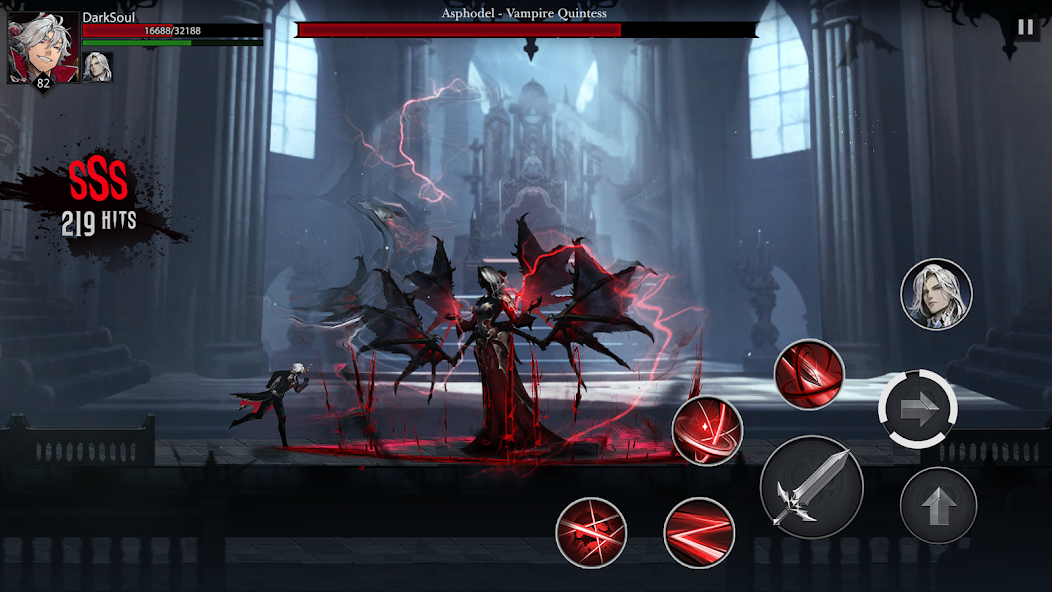Use the crossing white slashes skill
Screen dimensions: 1052x592
(x=591, y=532)
